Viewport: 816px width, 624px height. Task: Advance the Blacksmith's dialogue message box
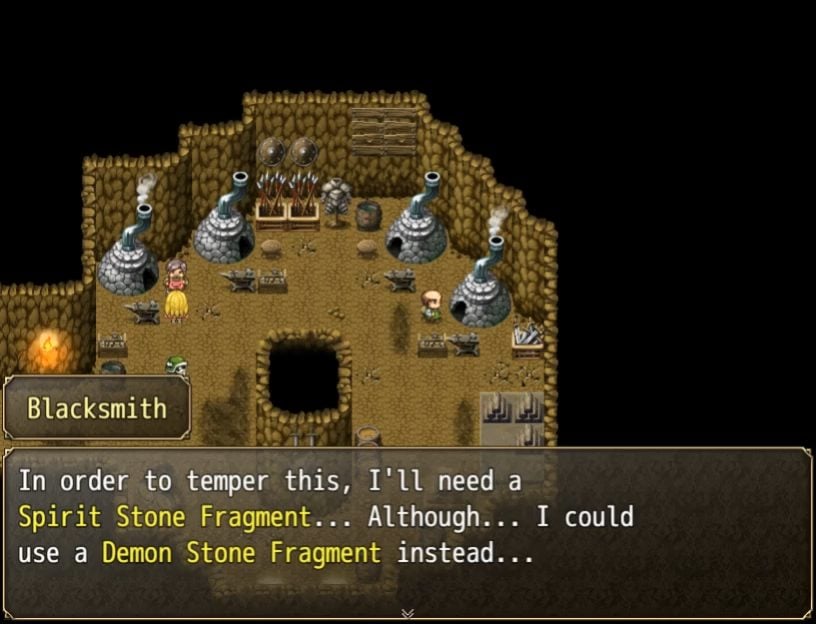[407, 530]
